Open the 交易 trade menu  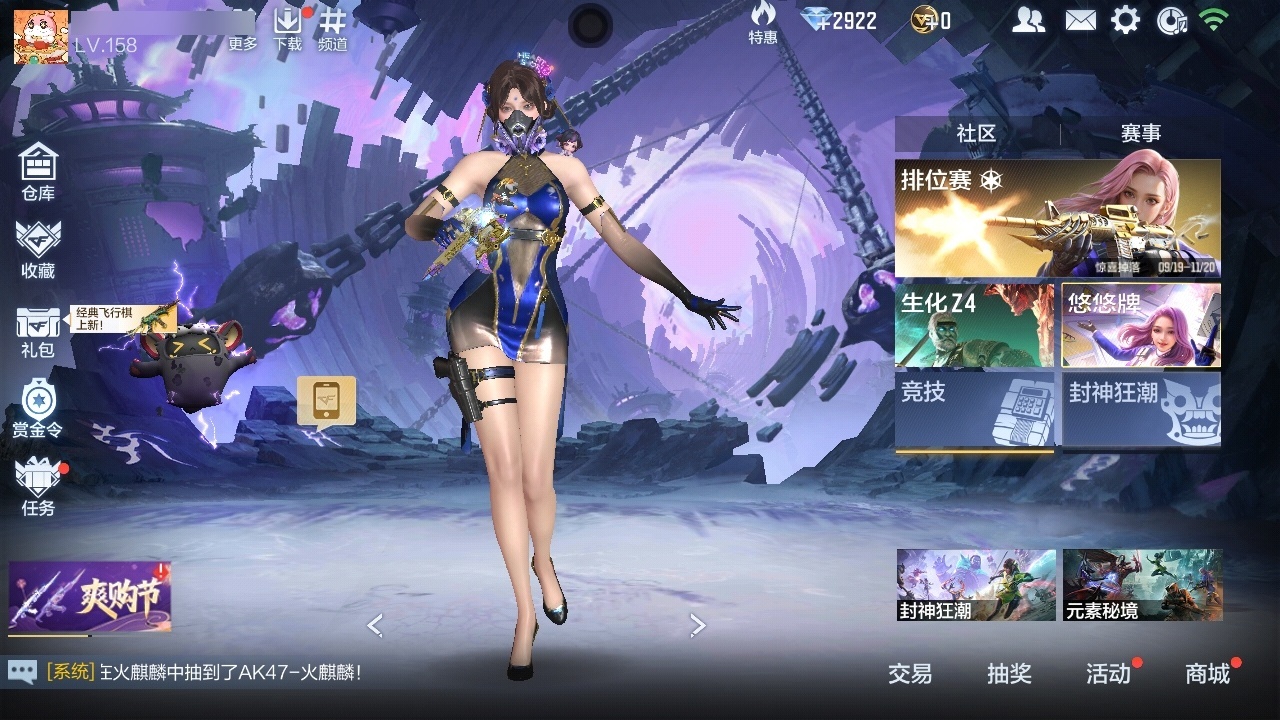pyautogui.click(x=910, y=674)
